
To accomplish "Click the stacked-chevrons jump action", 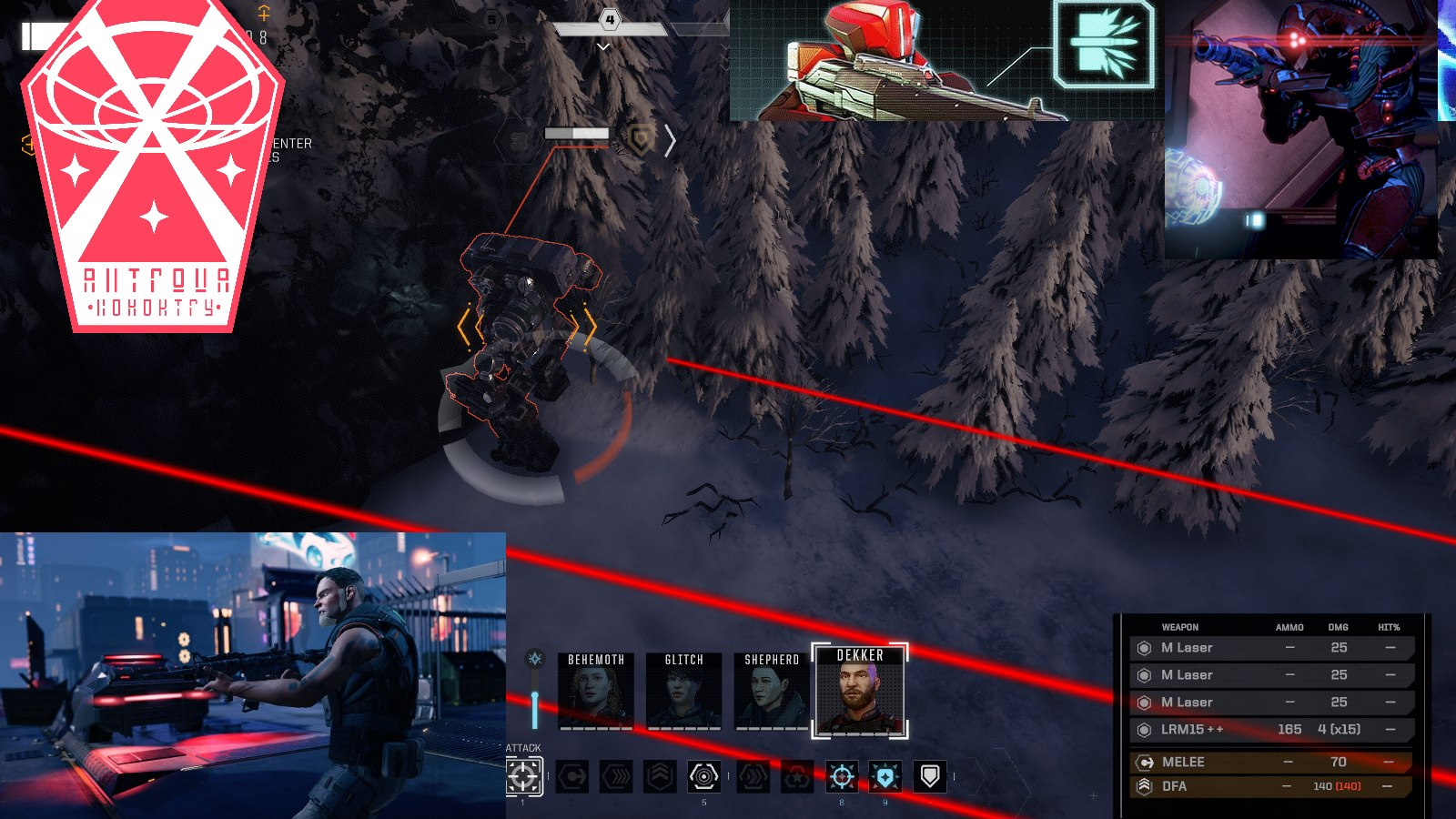I will pos(660,776).
